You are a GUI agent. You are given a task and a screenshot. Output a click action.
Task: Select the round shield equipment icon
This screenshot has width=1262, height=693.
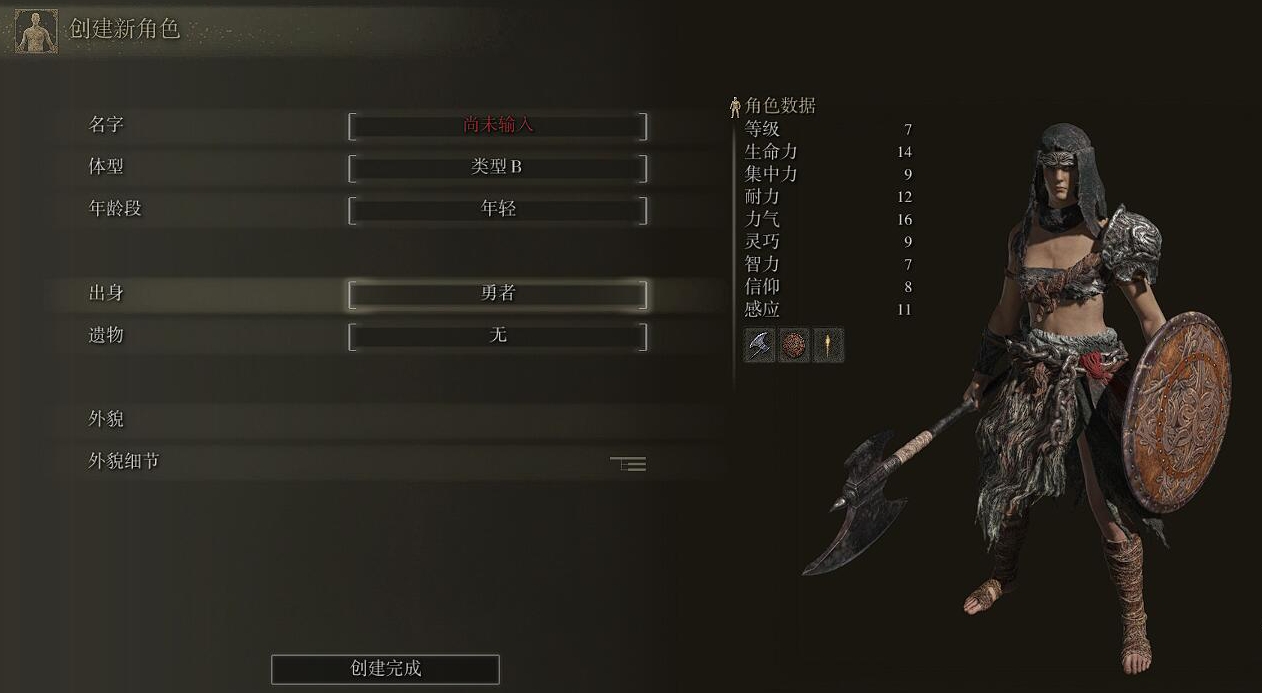pyautogui.click(x=794, y=345)
